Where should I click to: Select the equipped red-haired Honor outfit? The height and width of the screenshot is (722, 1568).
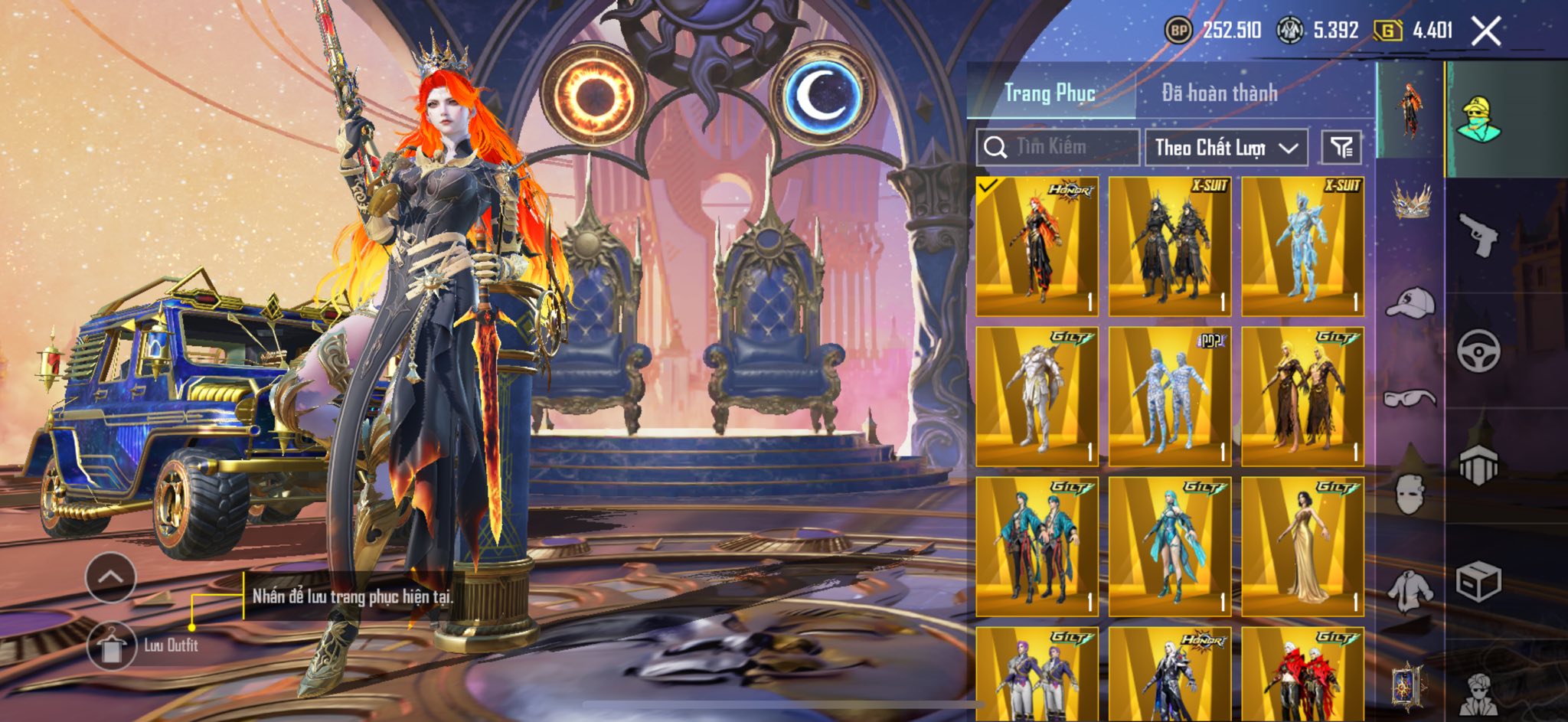point(1037,246)
